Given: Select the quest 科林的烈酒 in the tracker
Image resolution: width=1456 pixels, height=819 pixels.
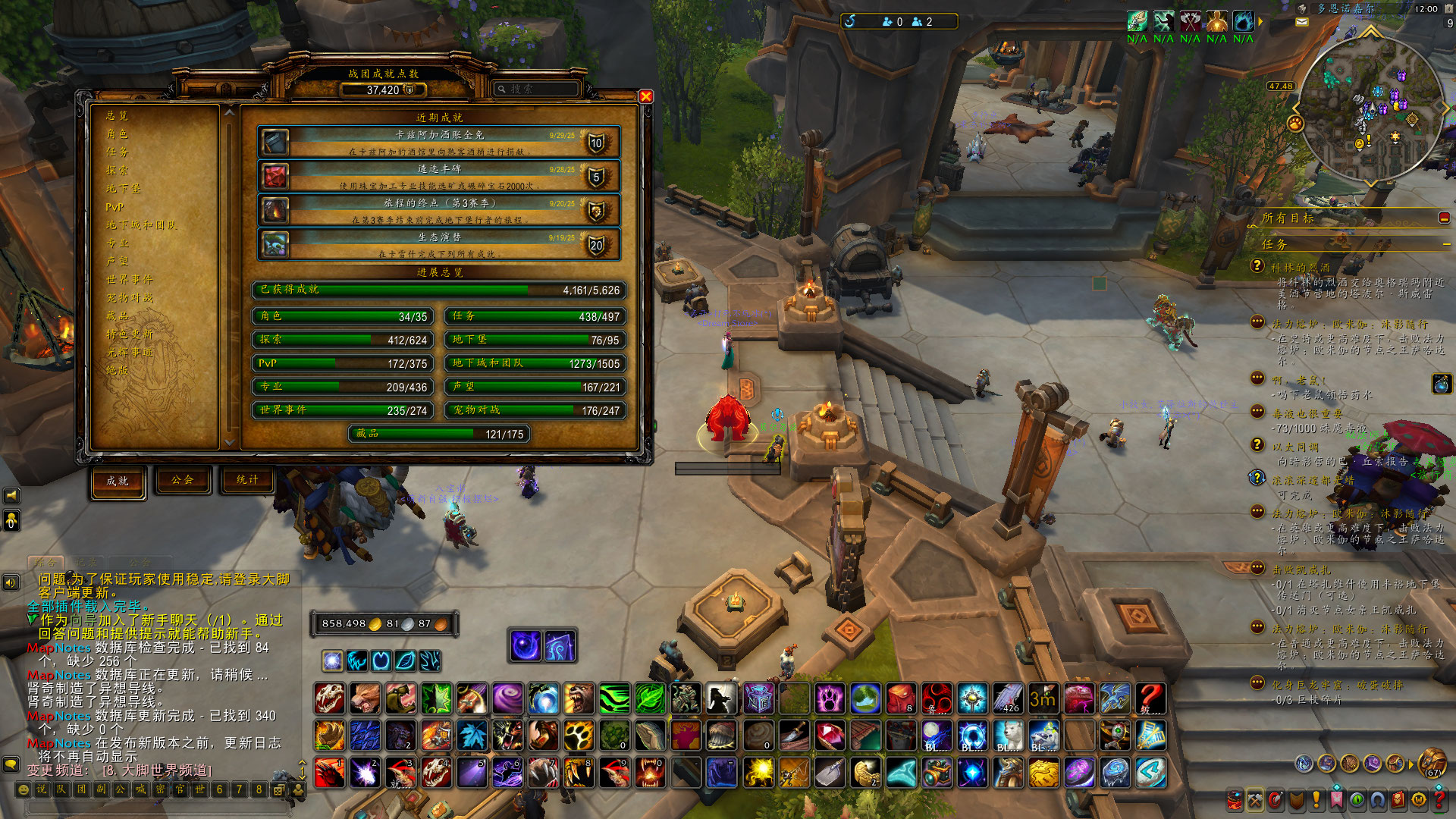Looking at the screenshot, I should pos(1301,268).
